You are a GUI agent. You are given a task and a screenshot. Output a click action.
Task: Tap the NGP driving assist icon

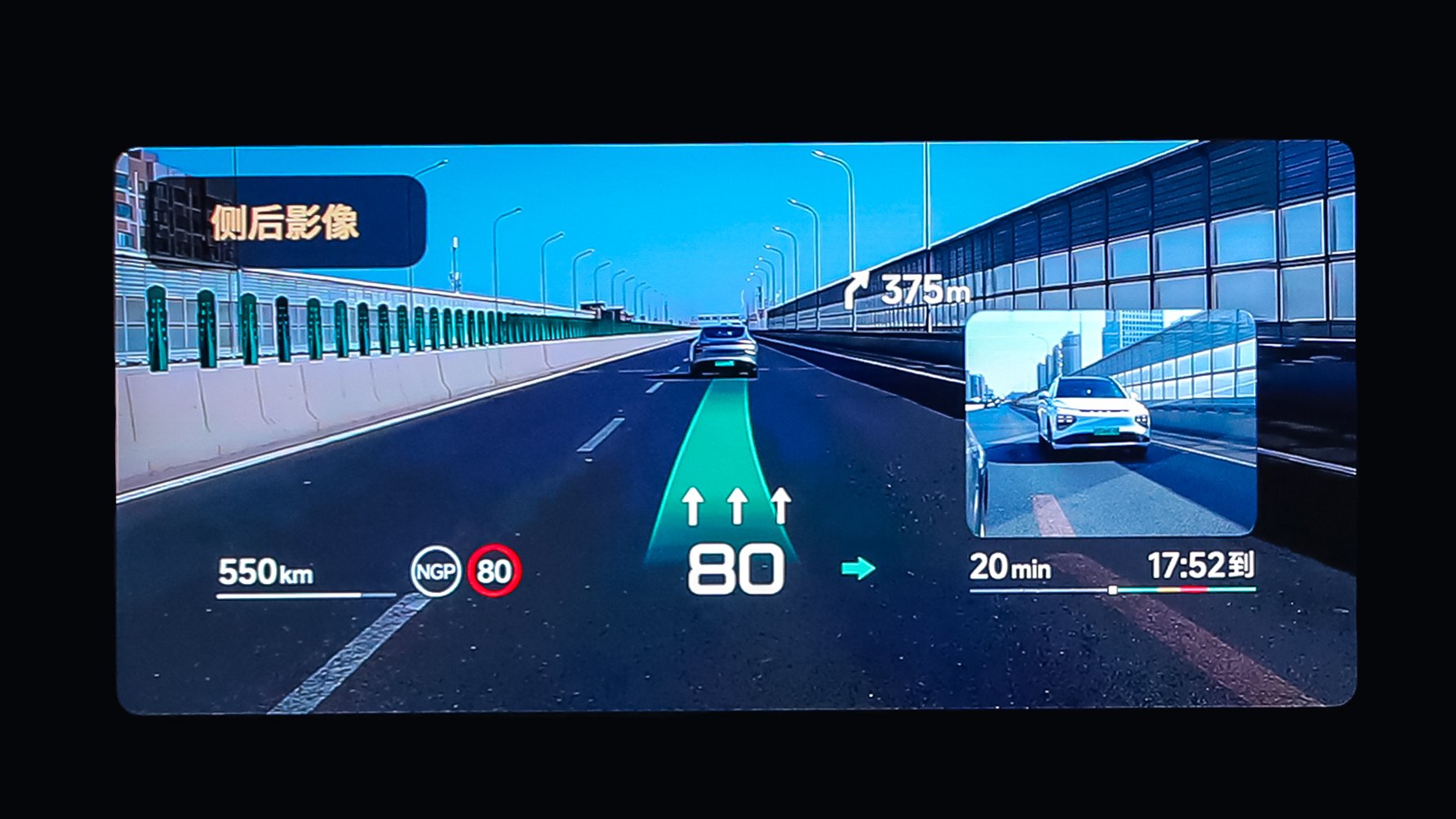point(435,571)
